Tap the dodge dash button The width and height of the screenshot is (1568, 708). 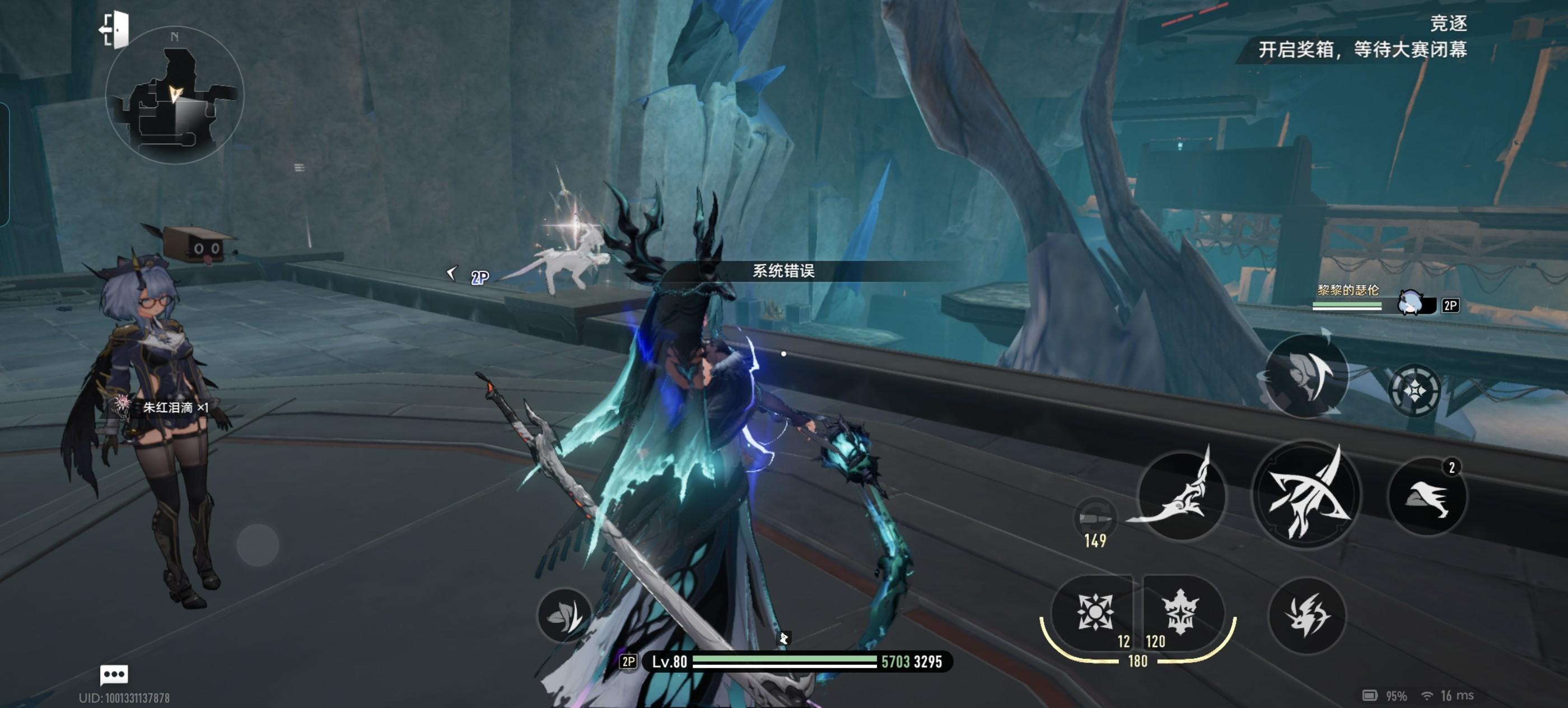pyautogui.click(x=1307, y=616)
